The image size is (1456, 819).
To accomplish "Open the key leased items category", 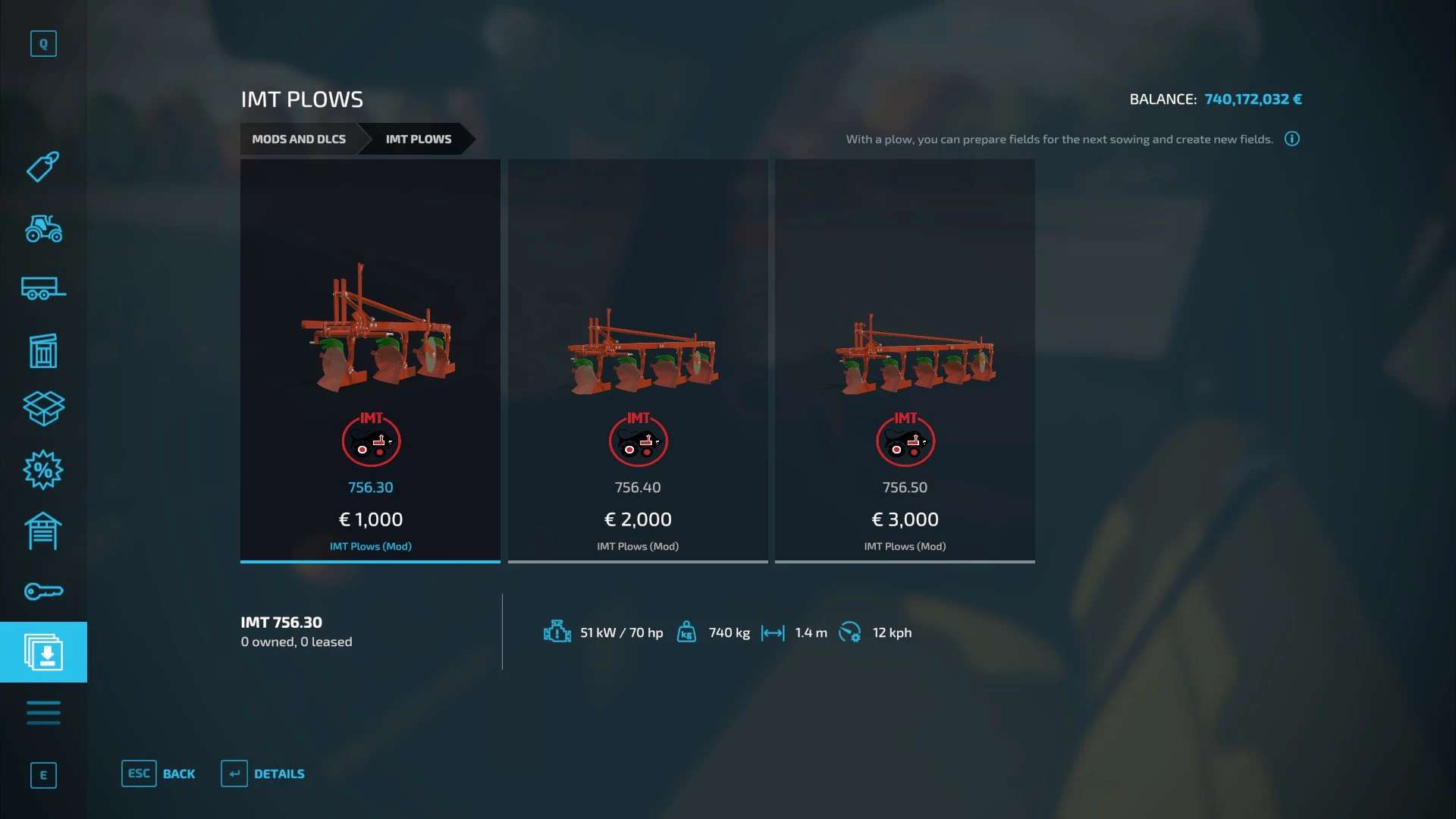I will pos(43,591).
